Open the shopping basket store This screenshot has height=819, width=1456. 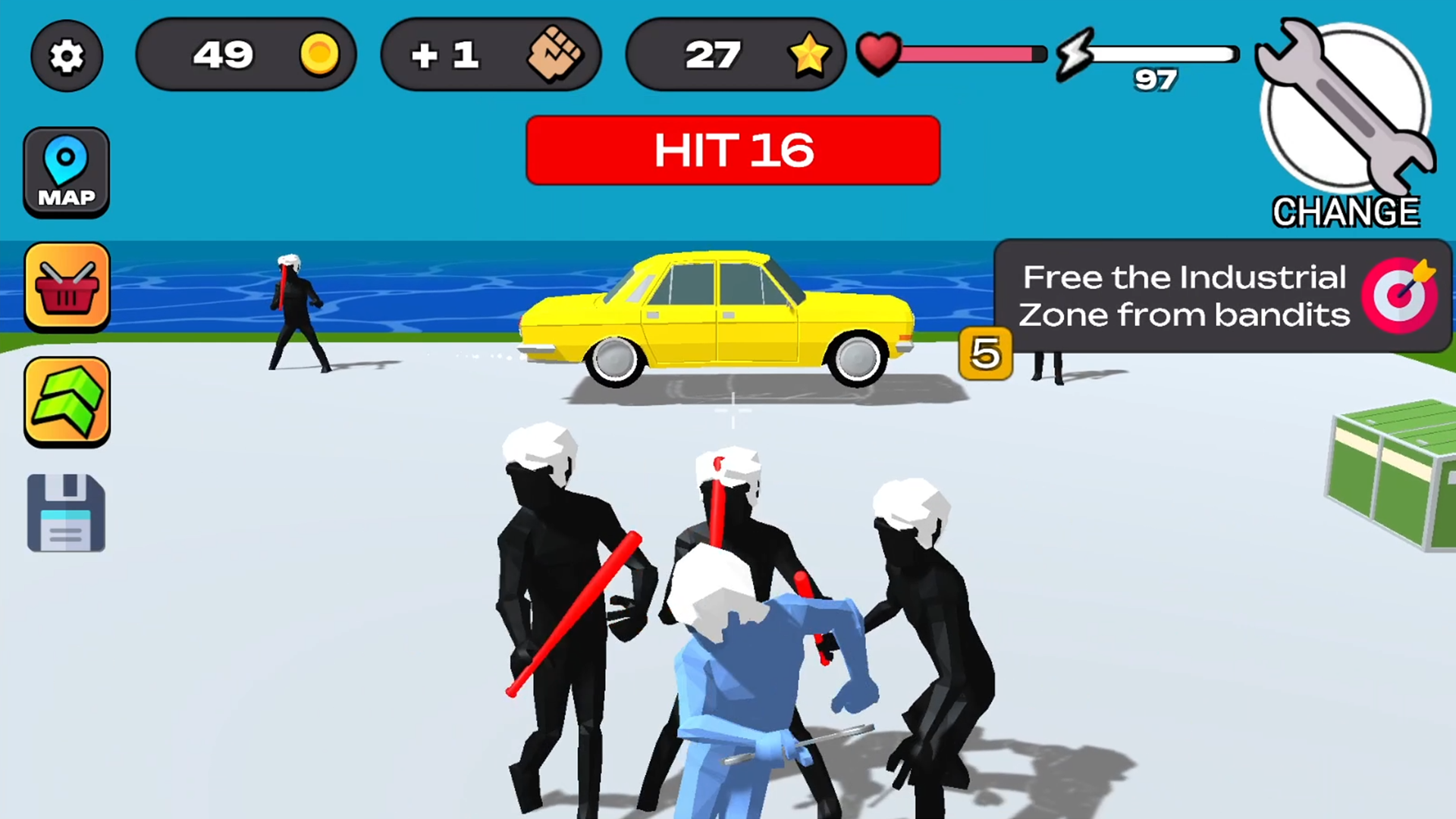(x=66, y=286)
